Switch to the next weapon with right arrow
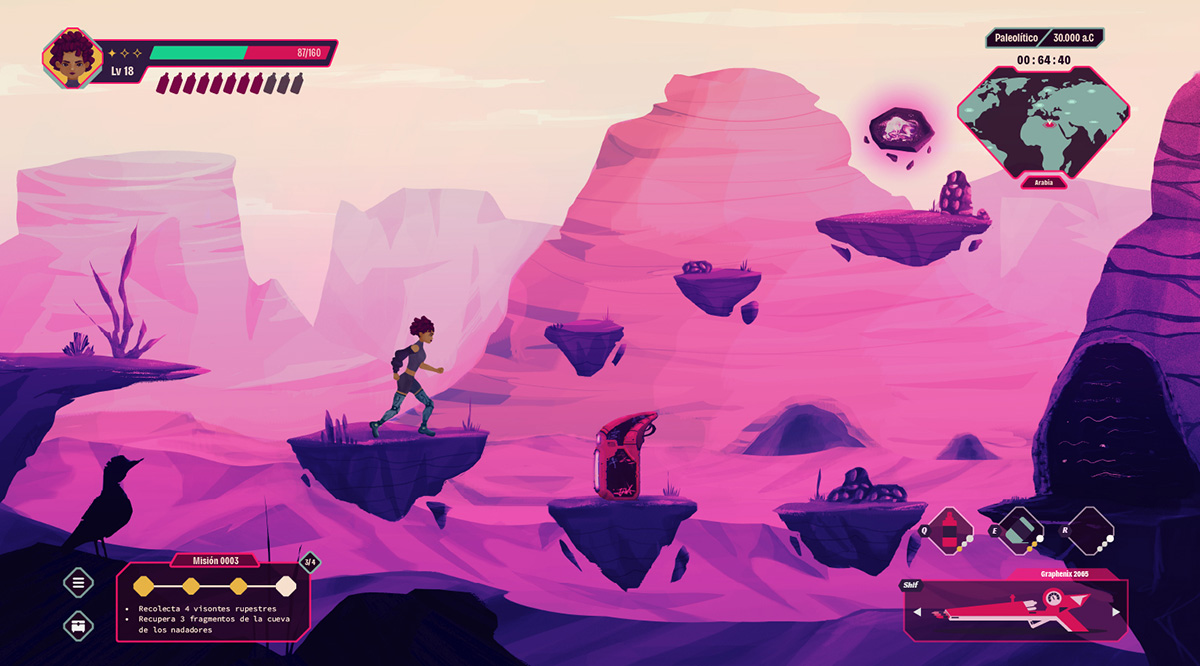1200x666 pixels. 1116,612
